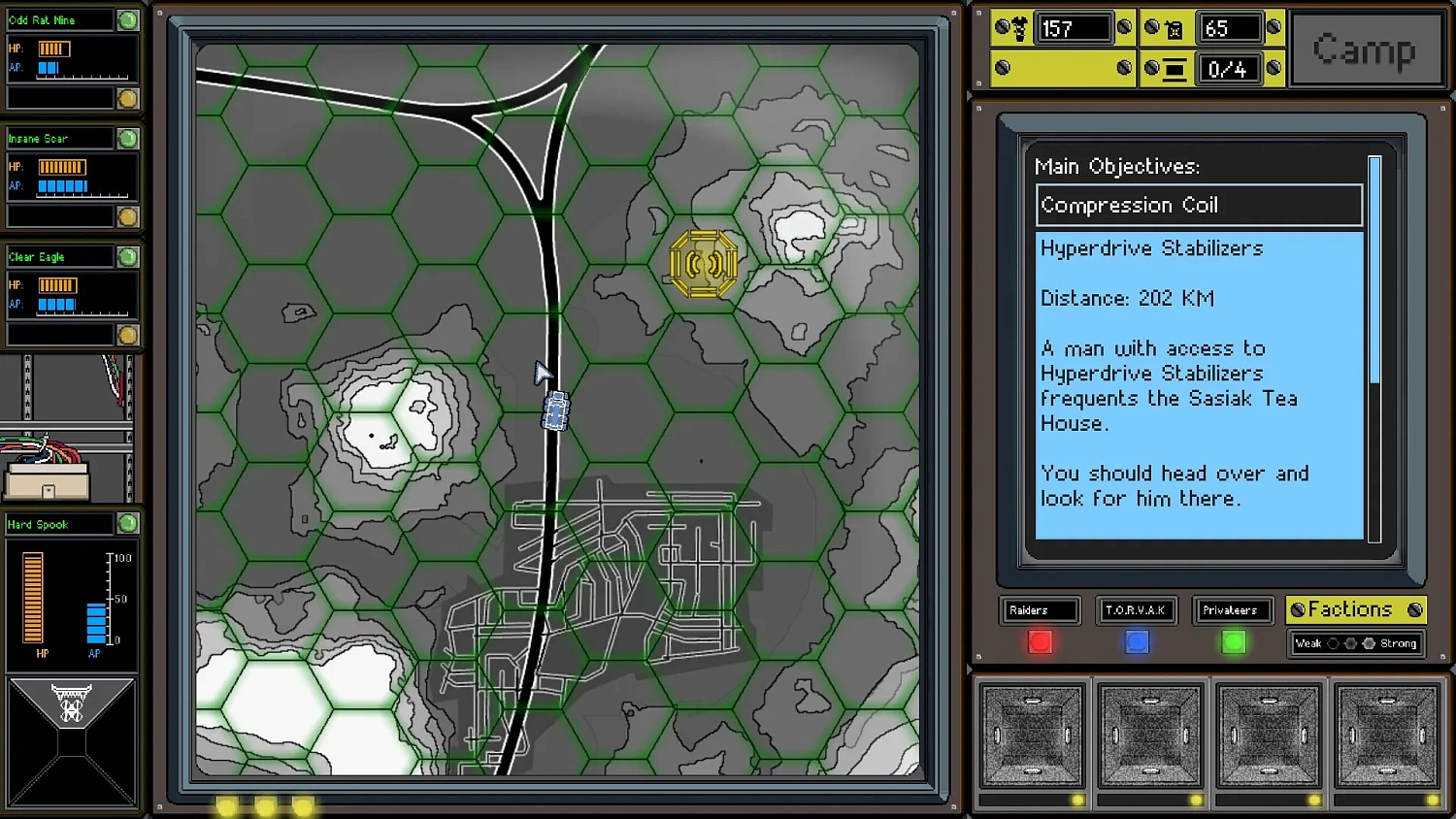Click the player vehicle icon on the highway
Screen dimensions: 1456x819
554,410
